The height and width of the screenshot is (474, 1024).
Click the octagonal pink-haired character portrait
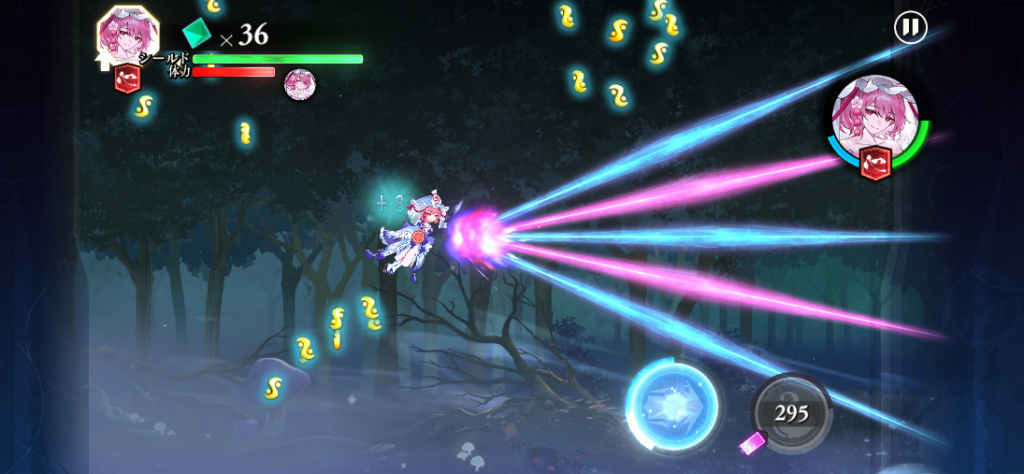coord(130,36)
